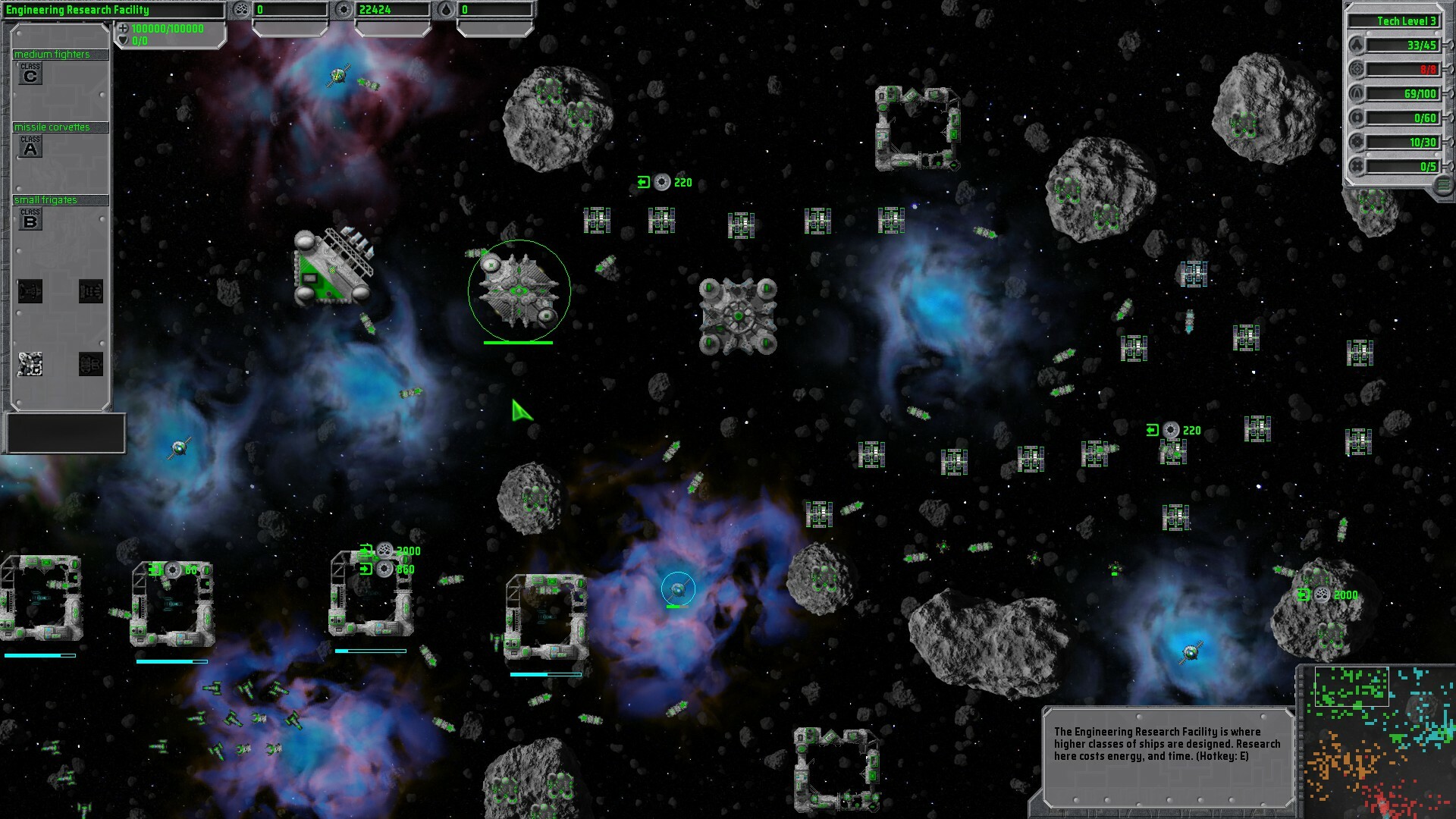Toggle the research slot beside 0/60

point(1357,118)
